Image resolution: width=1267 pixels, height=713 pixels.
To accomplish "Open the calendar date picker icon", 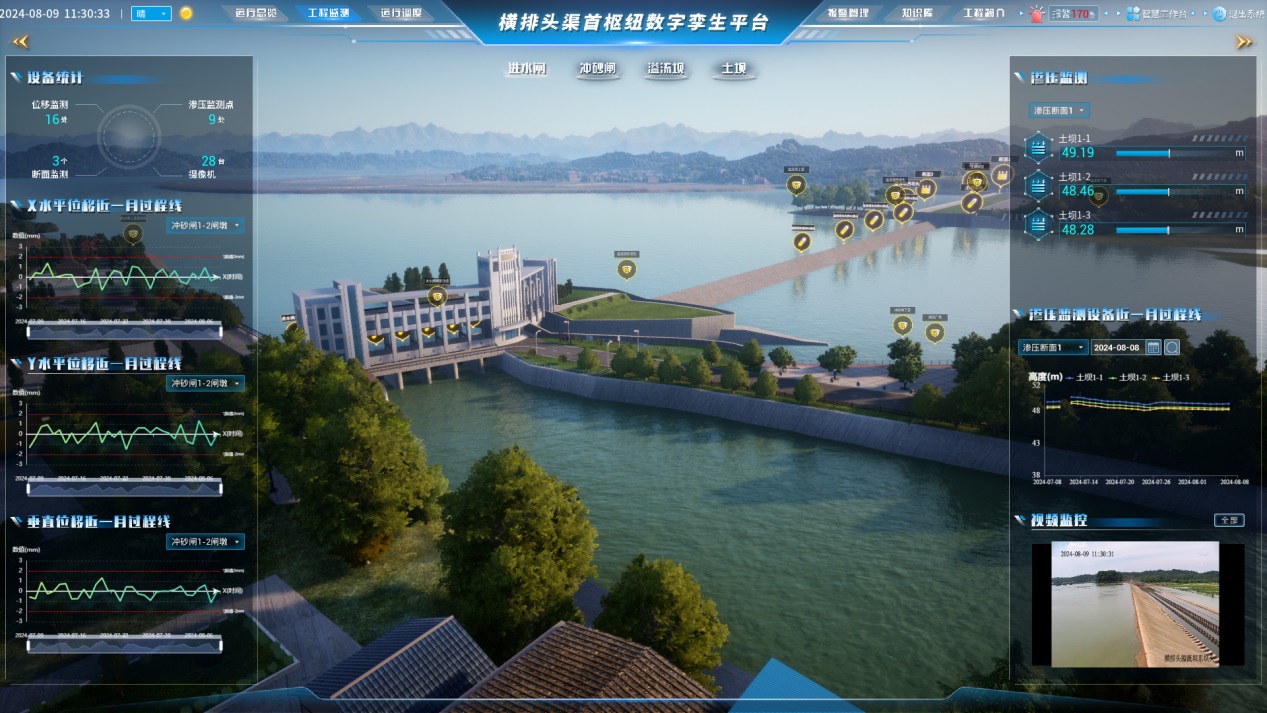I will coord(1153,347).
